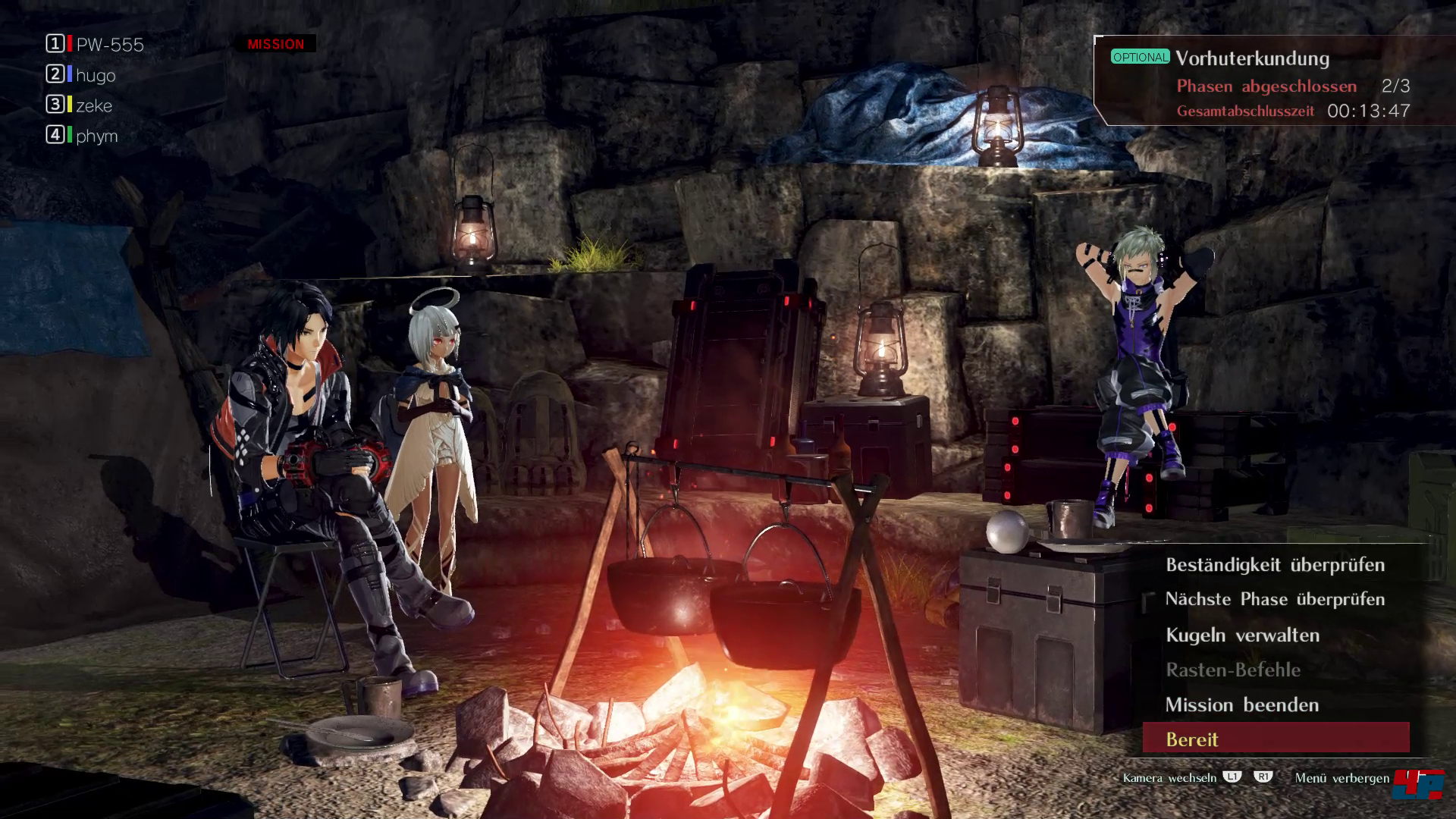
Task: Select player PW-555 in party list
Action: point(109,45)
